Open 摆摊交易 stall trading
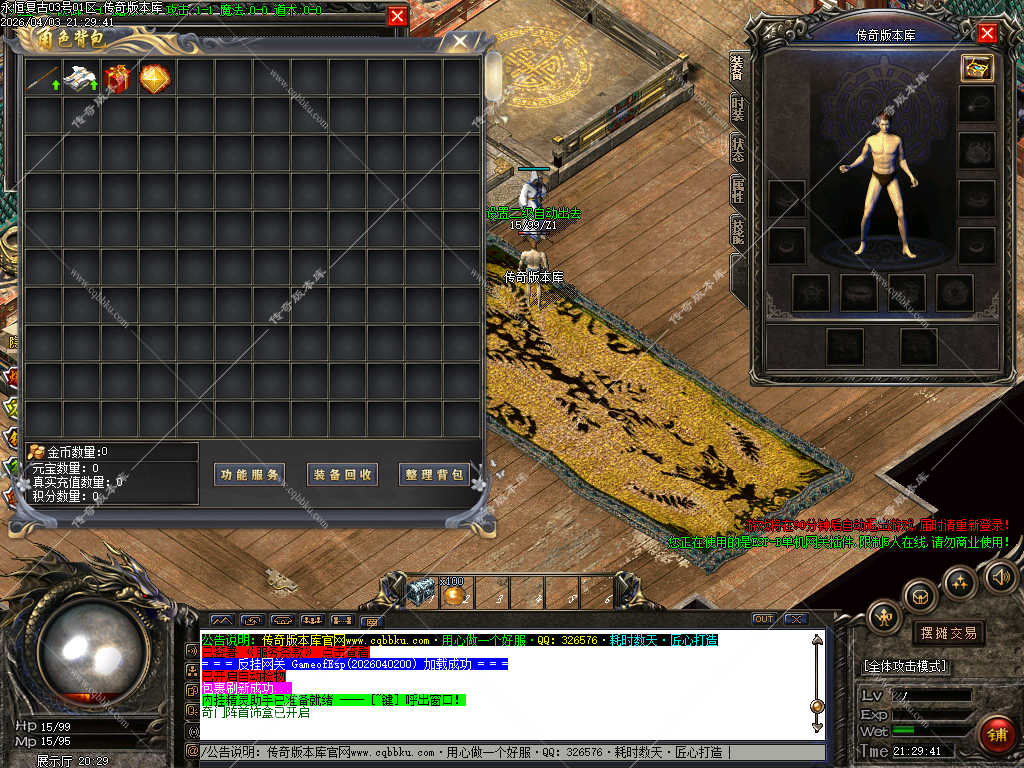This screenshot has width=1024, height=768. 947,633
